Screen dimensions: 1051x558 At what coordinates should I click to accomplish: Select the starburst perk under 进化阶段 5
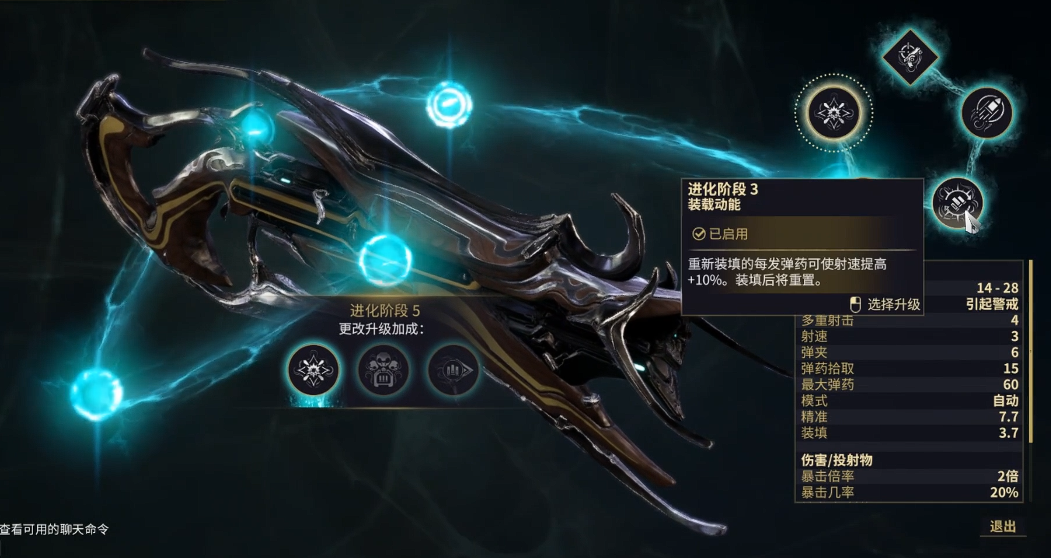pyautogui.click(x=314, y=370)
